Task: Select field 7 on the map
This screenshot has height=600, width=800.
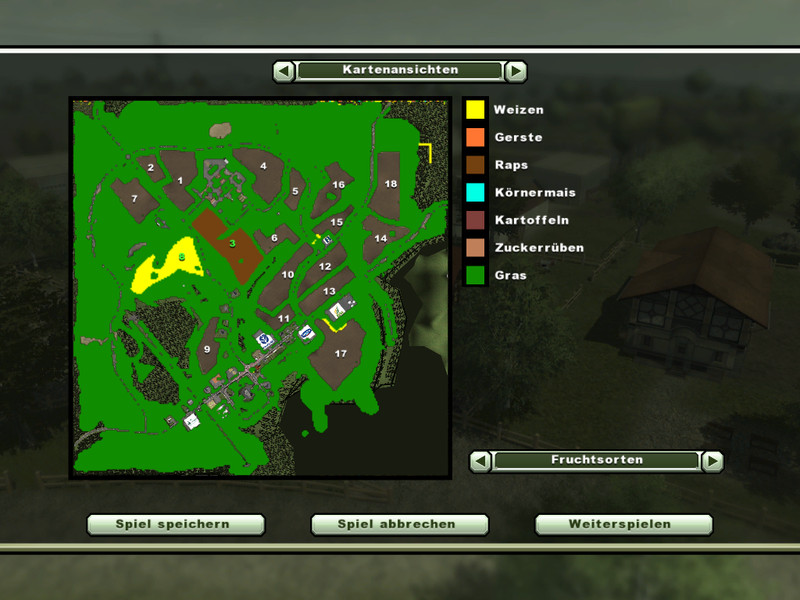Action: coord(134,199)
